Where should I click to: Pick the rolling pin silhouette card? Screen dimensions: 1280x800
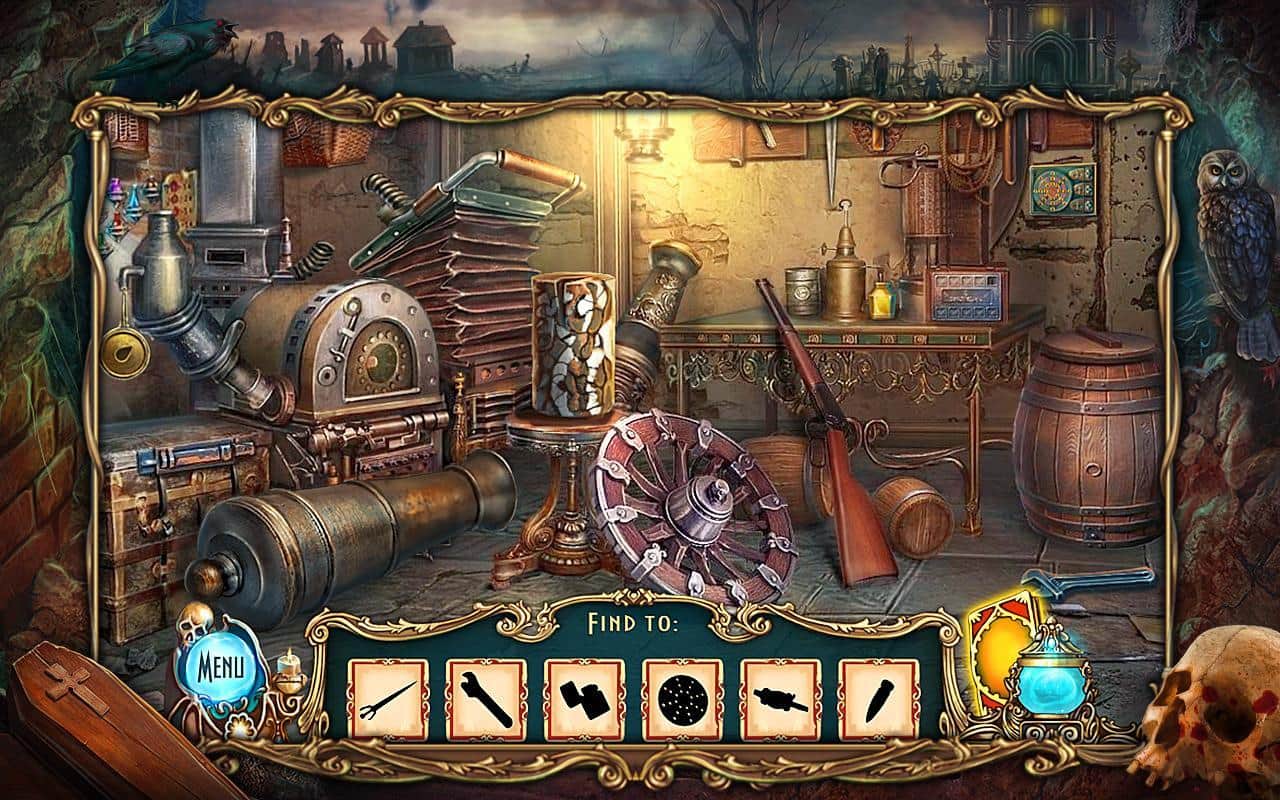point(781,699)
